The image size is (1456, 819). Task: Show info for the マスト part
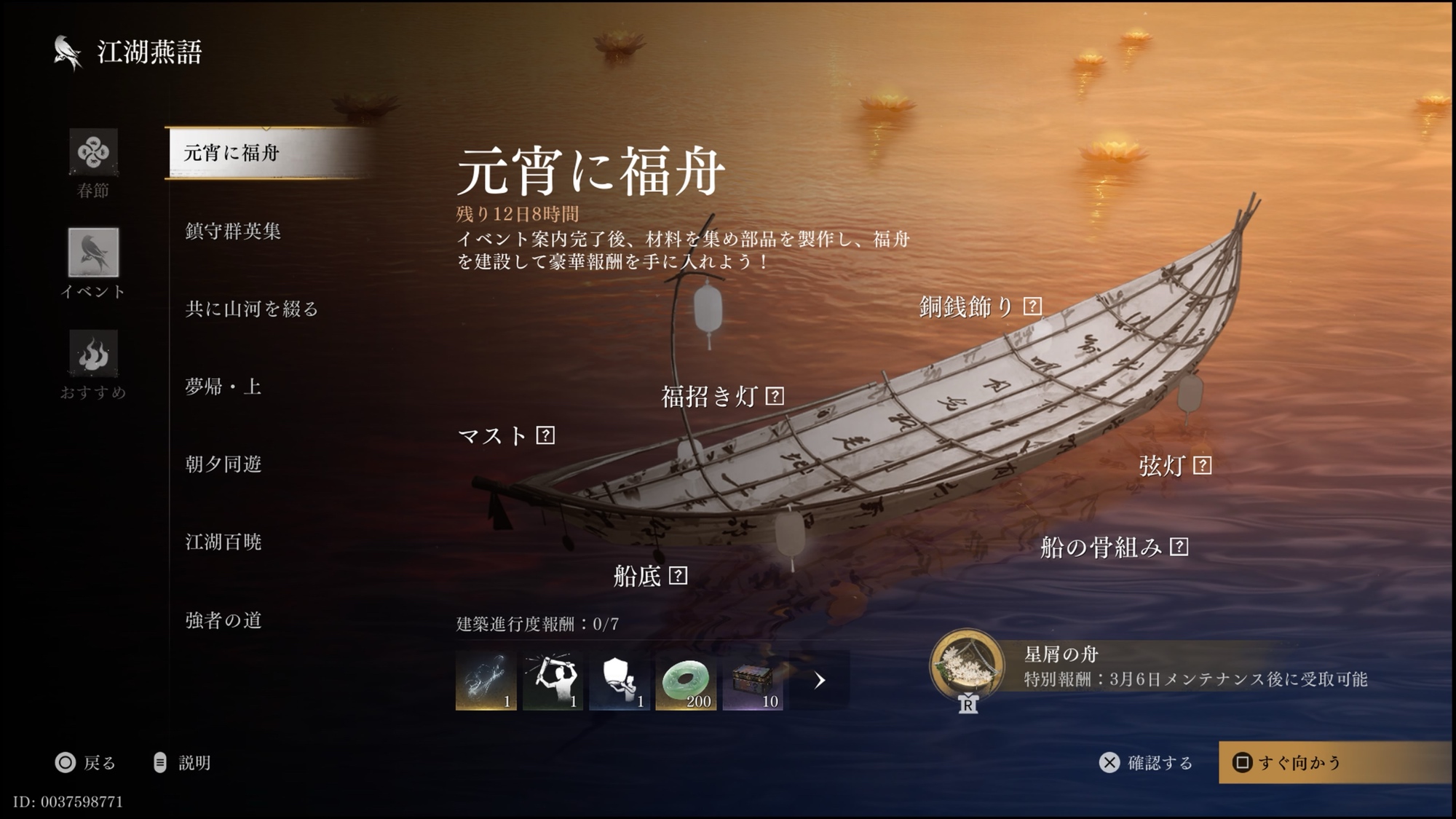[545, 435]
